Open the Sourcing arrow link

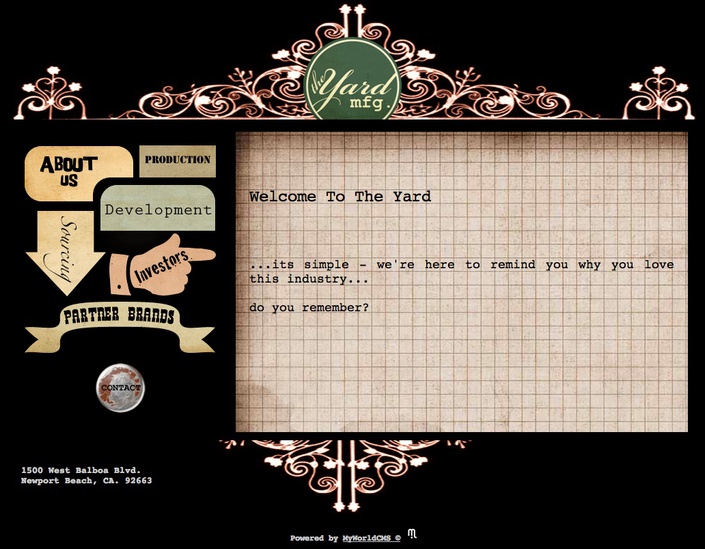click(x=65, y=250)
